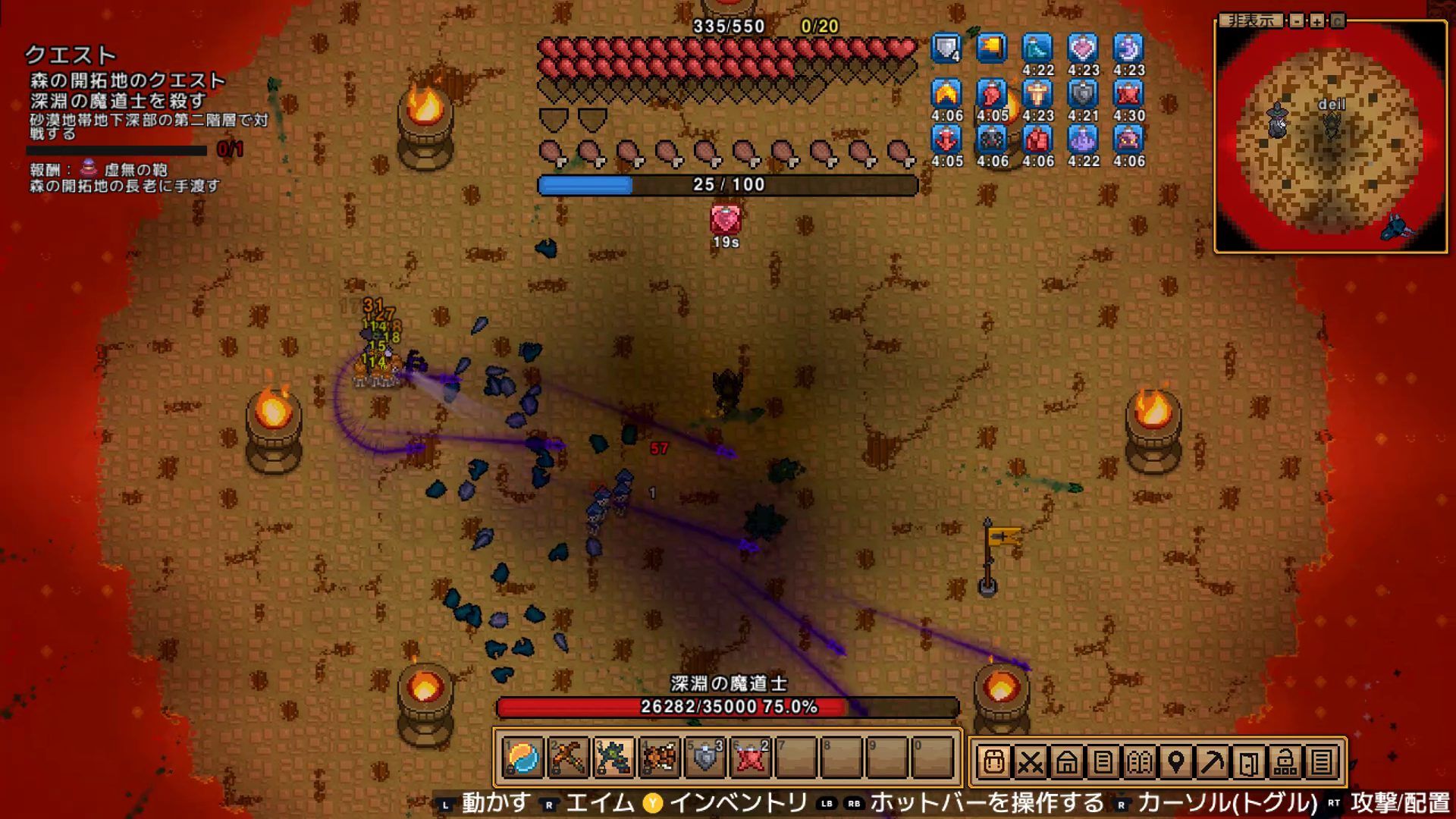Select the yellow banner buff icon
The image size is (1456, 819).
click(992, 49)
